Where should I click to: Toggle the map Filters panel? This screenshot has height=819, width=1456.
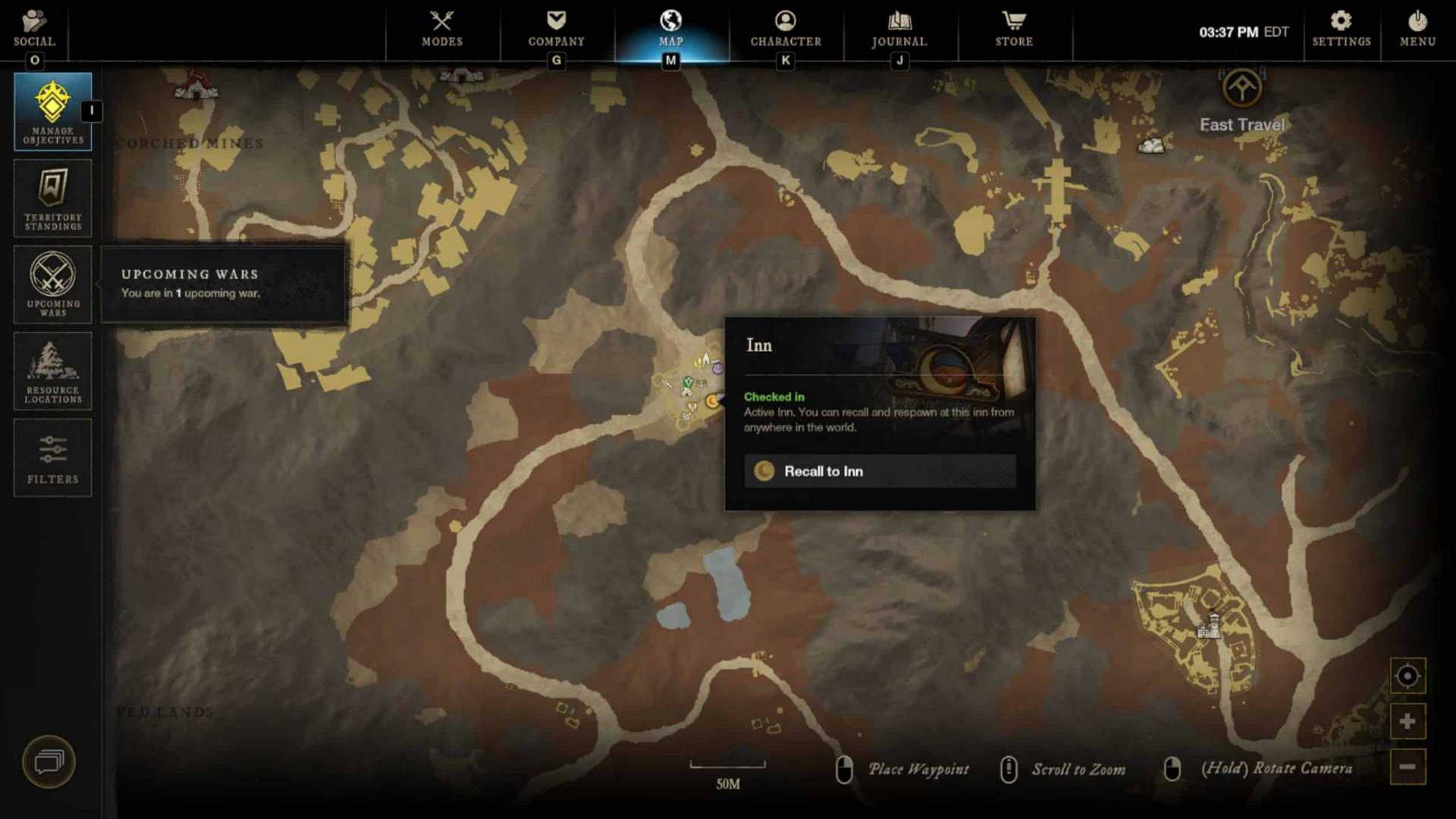click(x=52, y=457)
